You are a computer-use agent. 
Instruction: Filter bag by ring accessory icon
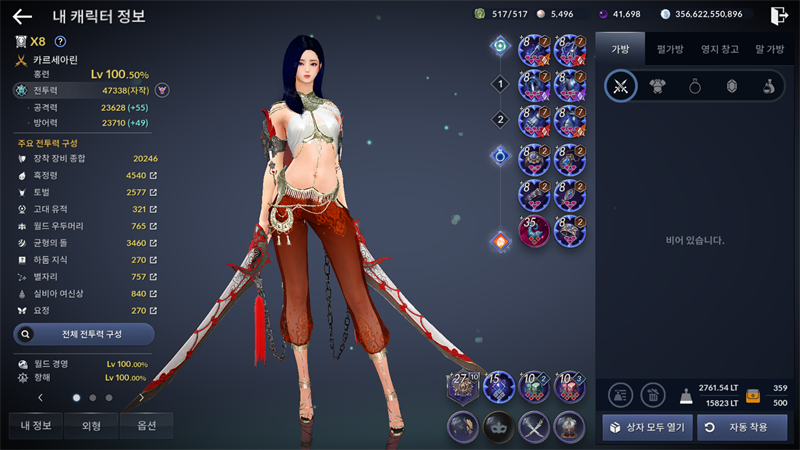[694, 86]
